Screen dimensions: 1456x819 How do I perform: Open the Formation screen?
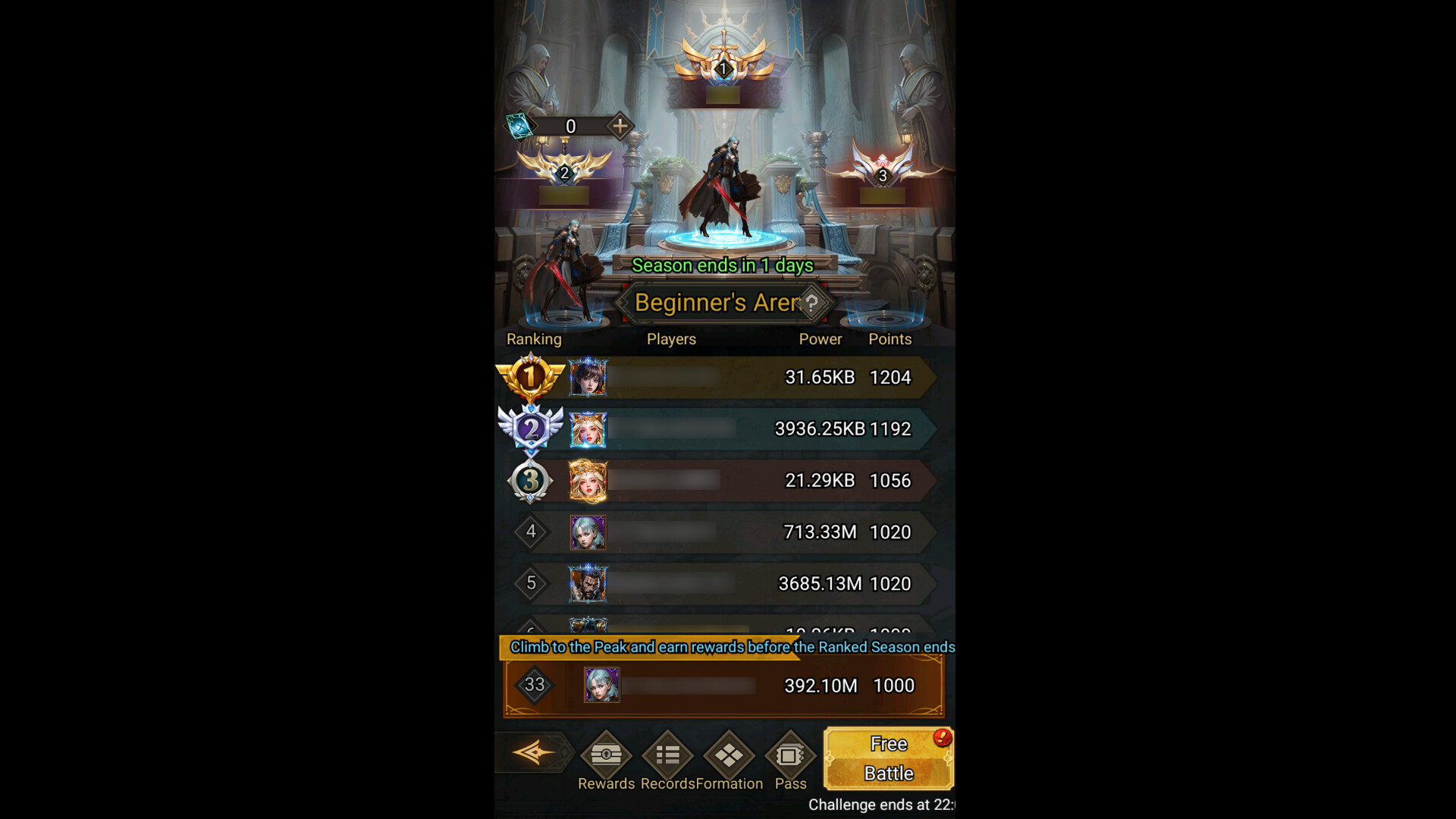click(729, 756)
